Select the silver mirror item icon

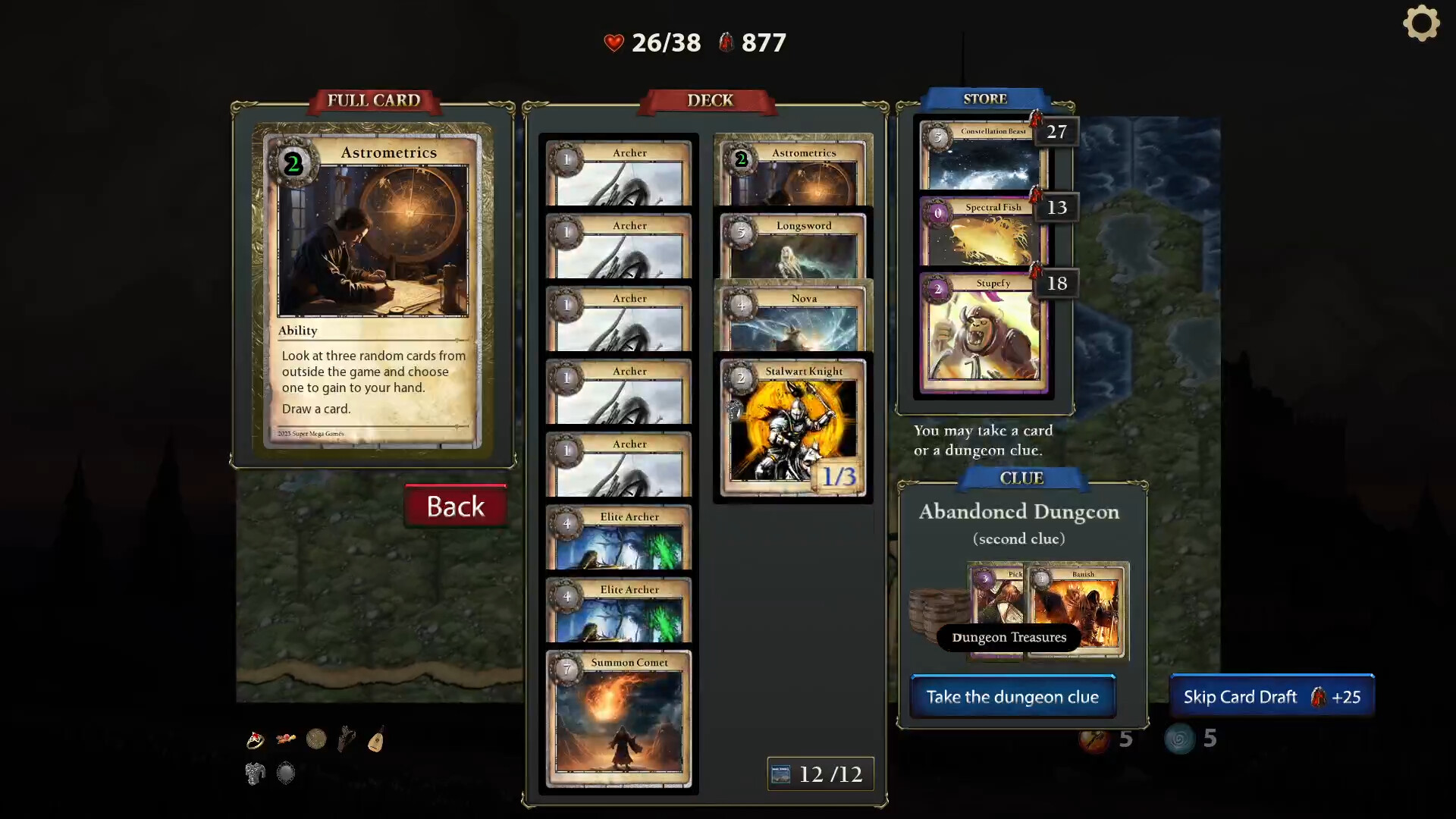[x=286, y=773]
